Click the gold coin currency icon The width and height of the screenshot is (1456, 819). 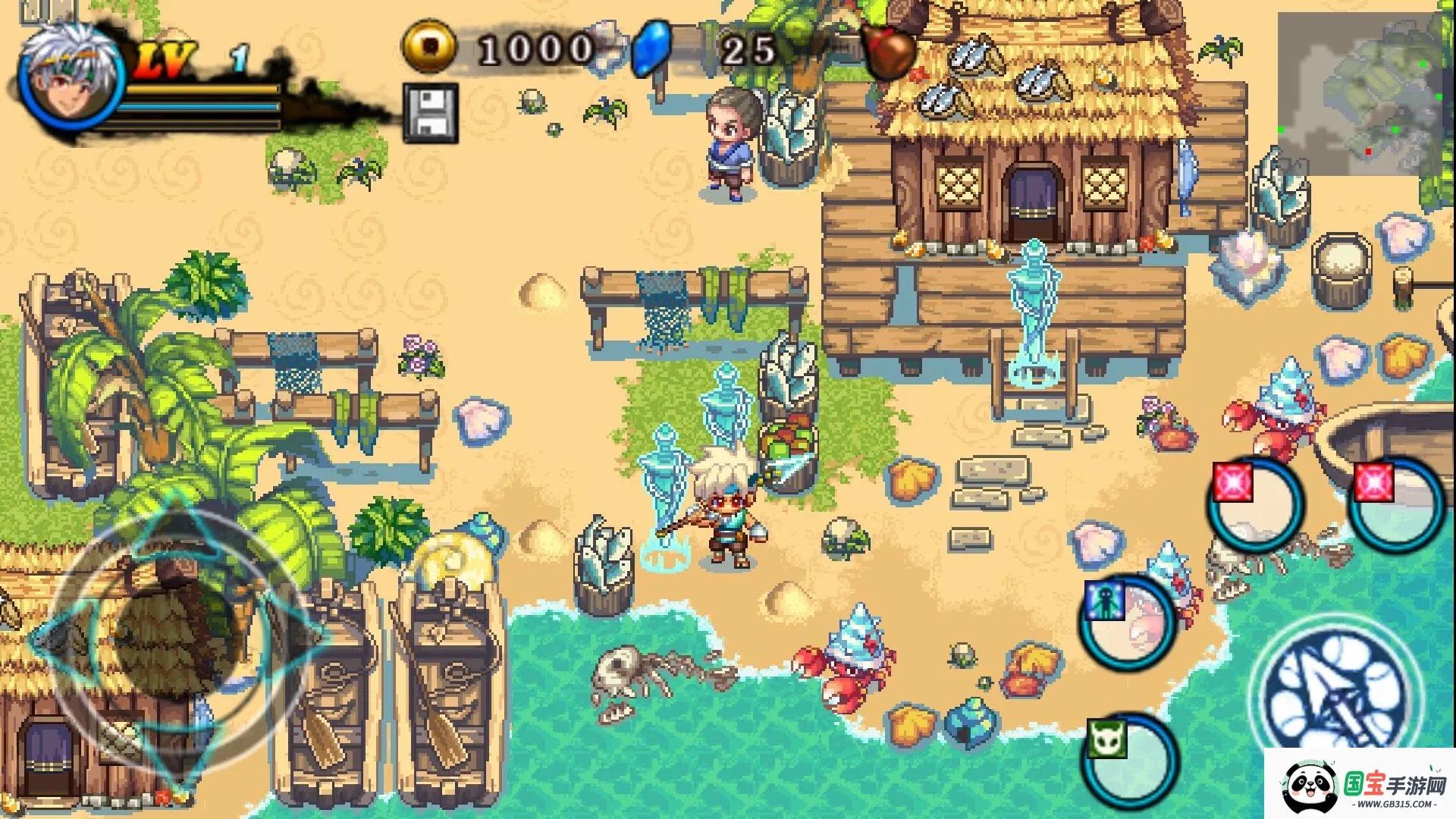[429, 47]
